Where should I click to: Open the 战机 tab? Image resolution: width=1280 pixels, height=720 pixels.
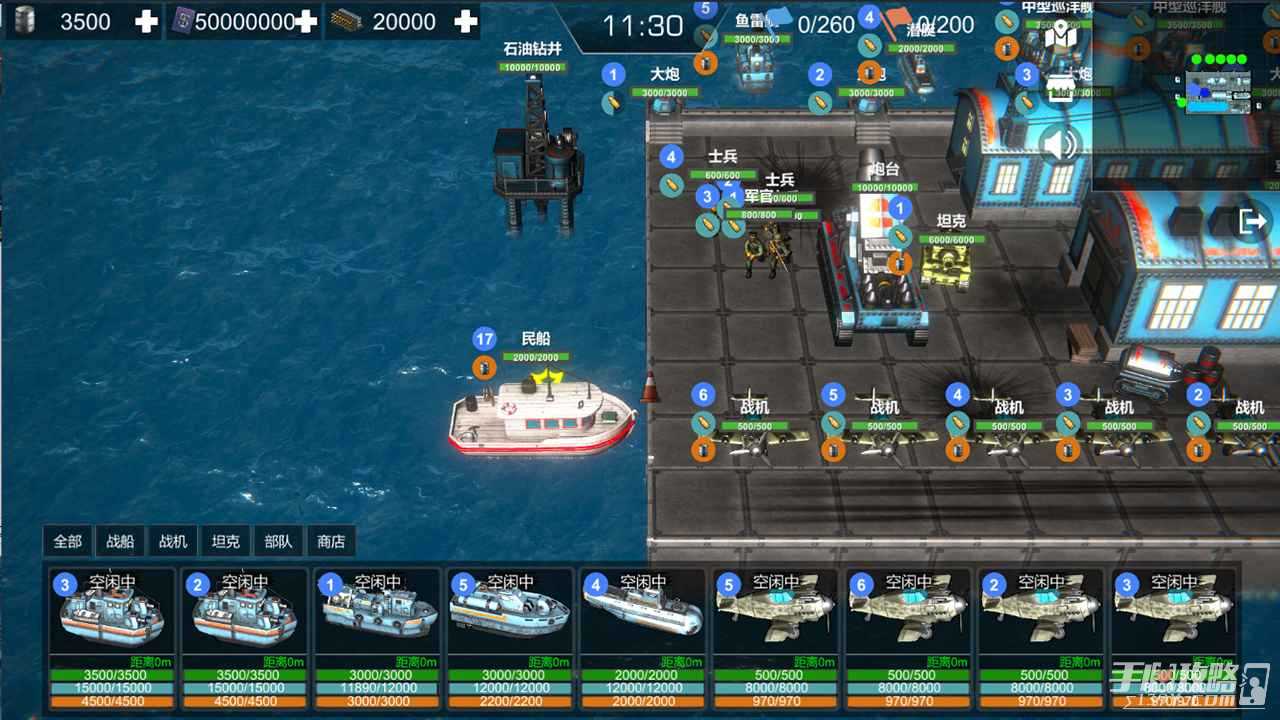pyautogui.click(x=173, y=541)
